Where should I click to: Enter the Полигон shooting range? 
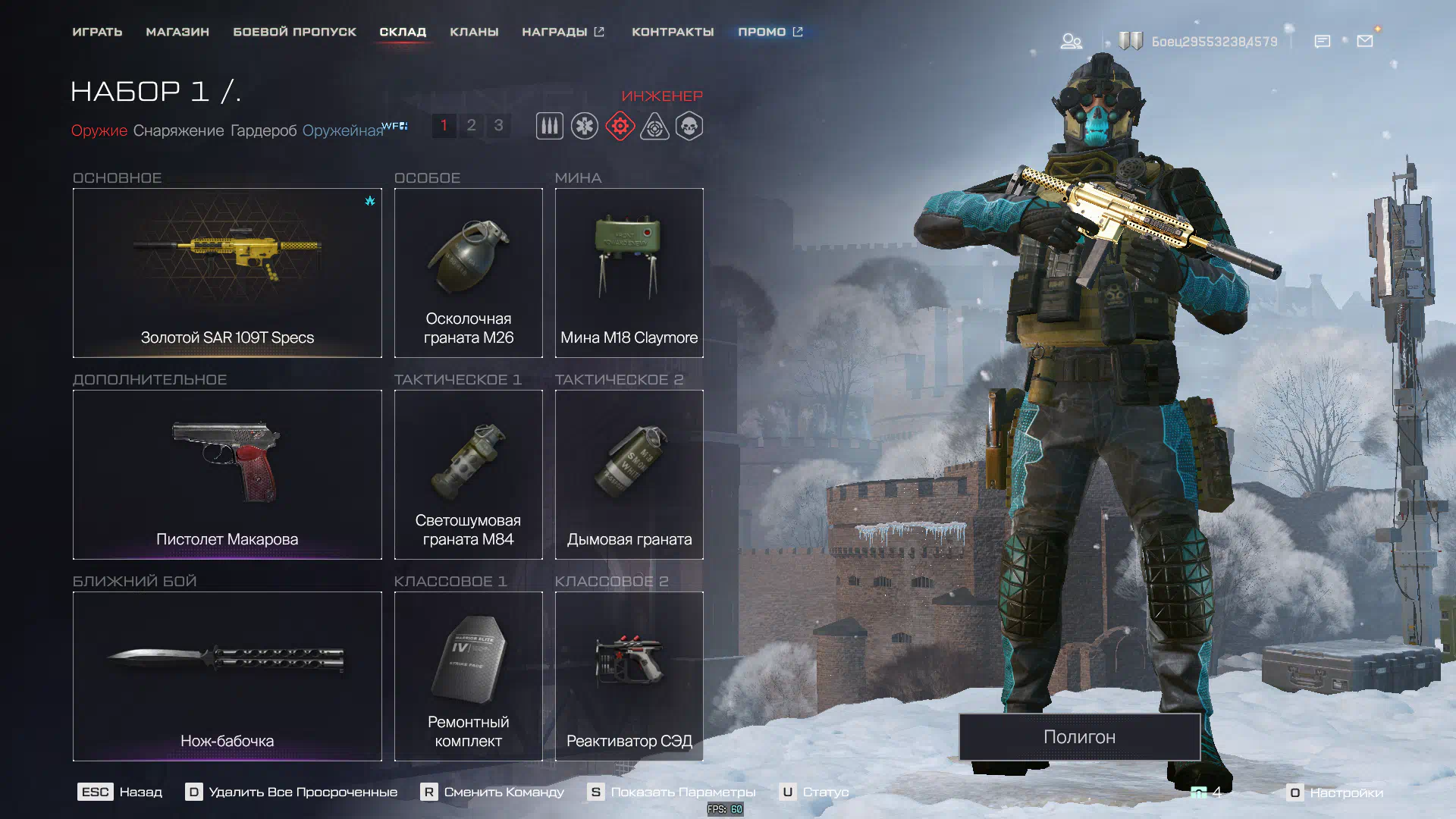click(1079, 736)
